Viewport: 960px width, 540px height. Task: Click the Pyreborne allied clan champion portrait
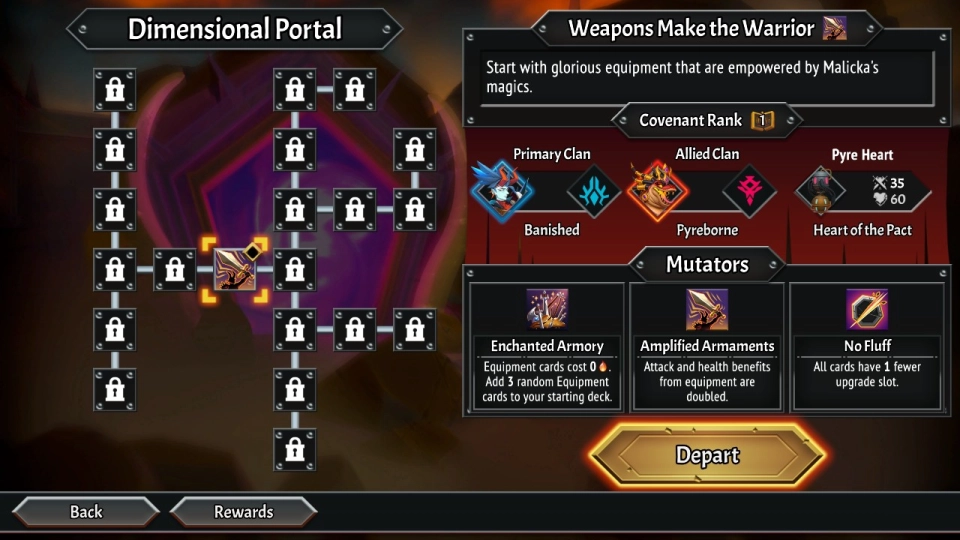coord(658,191)
